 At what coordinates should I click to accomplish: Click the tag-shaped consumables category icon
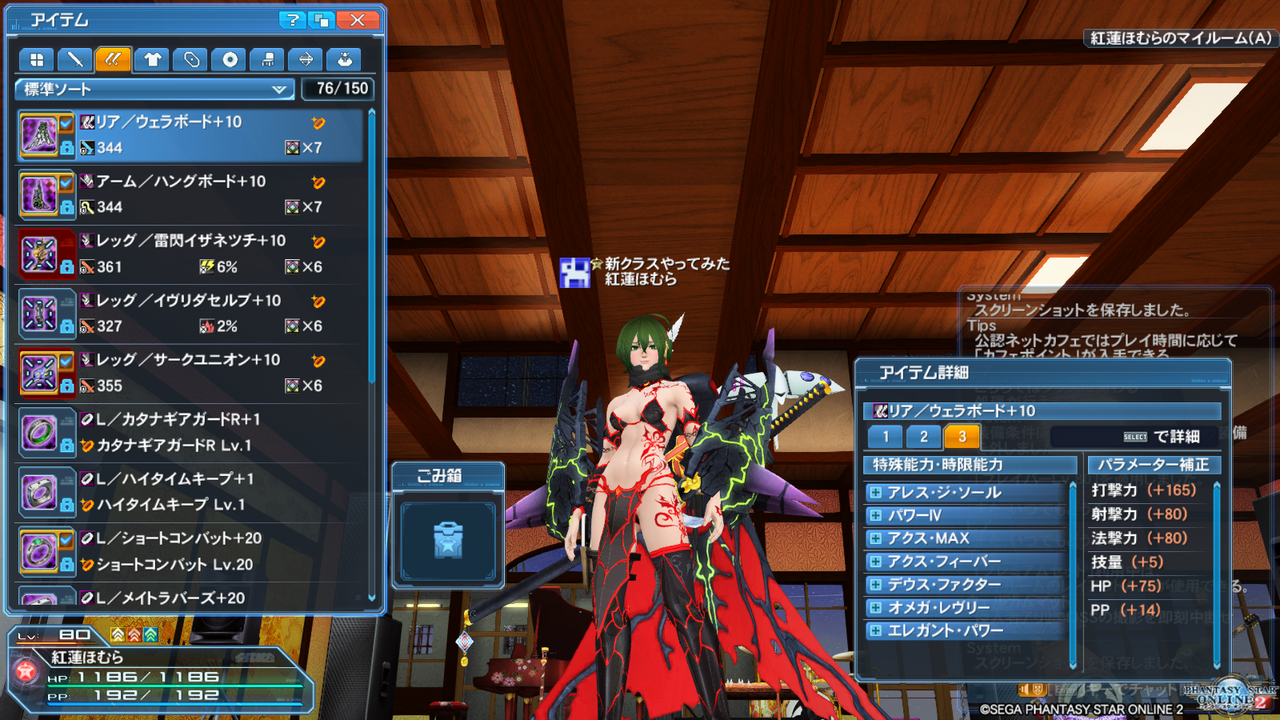189,59
